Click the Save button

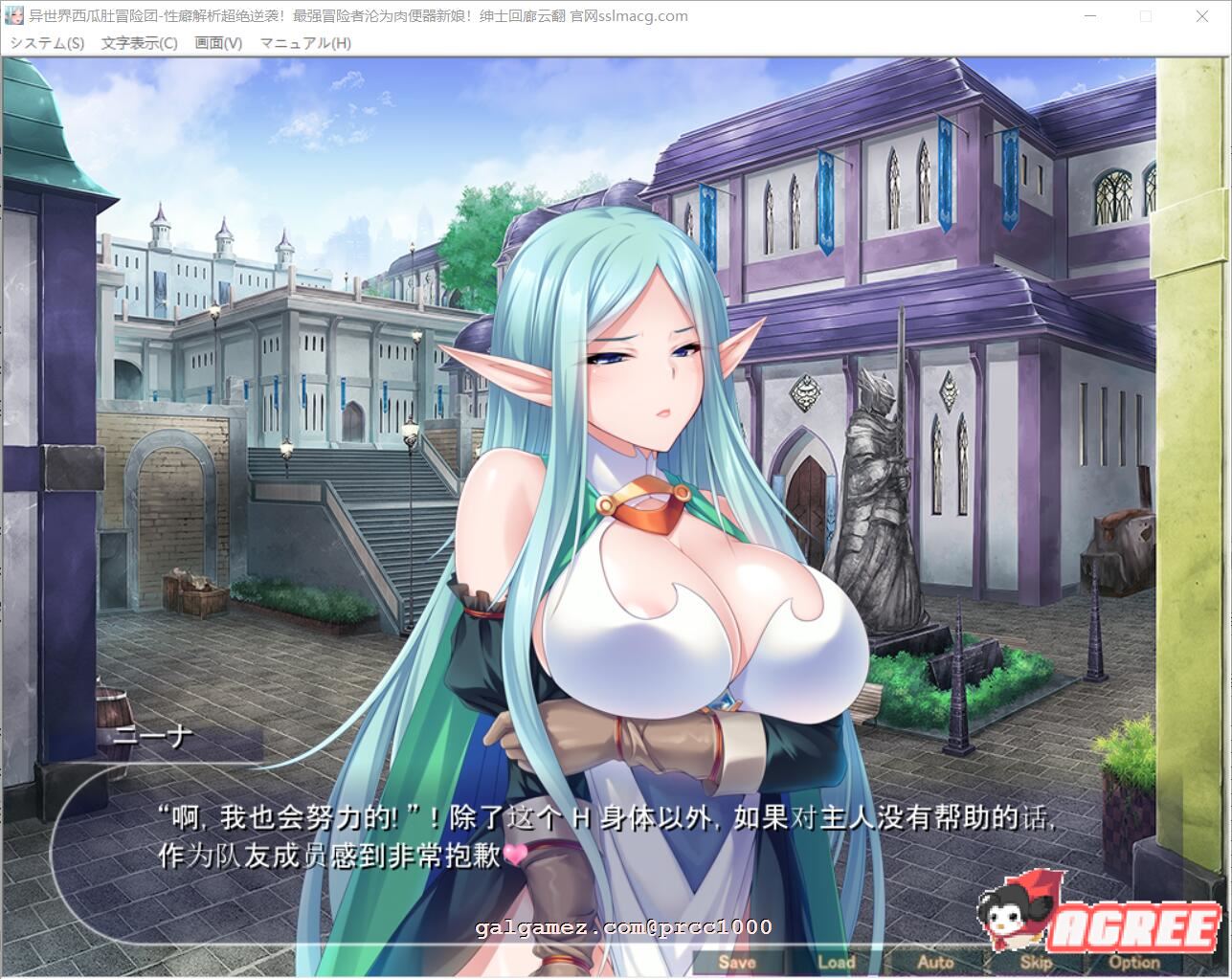click(737, 963)
